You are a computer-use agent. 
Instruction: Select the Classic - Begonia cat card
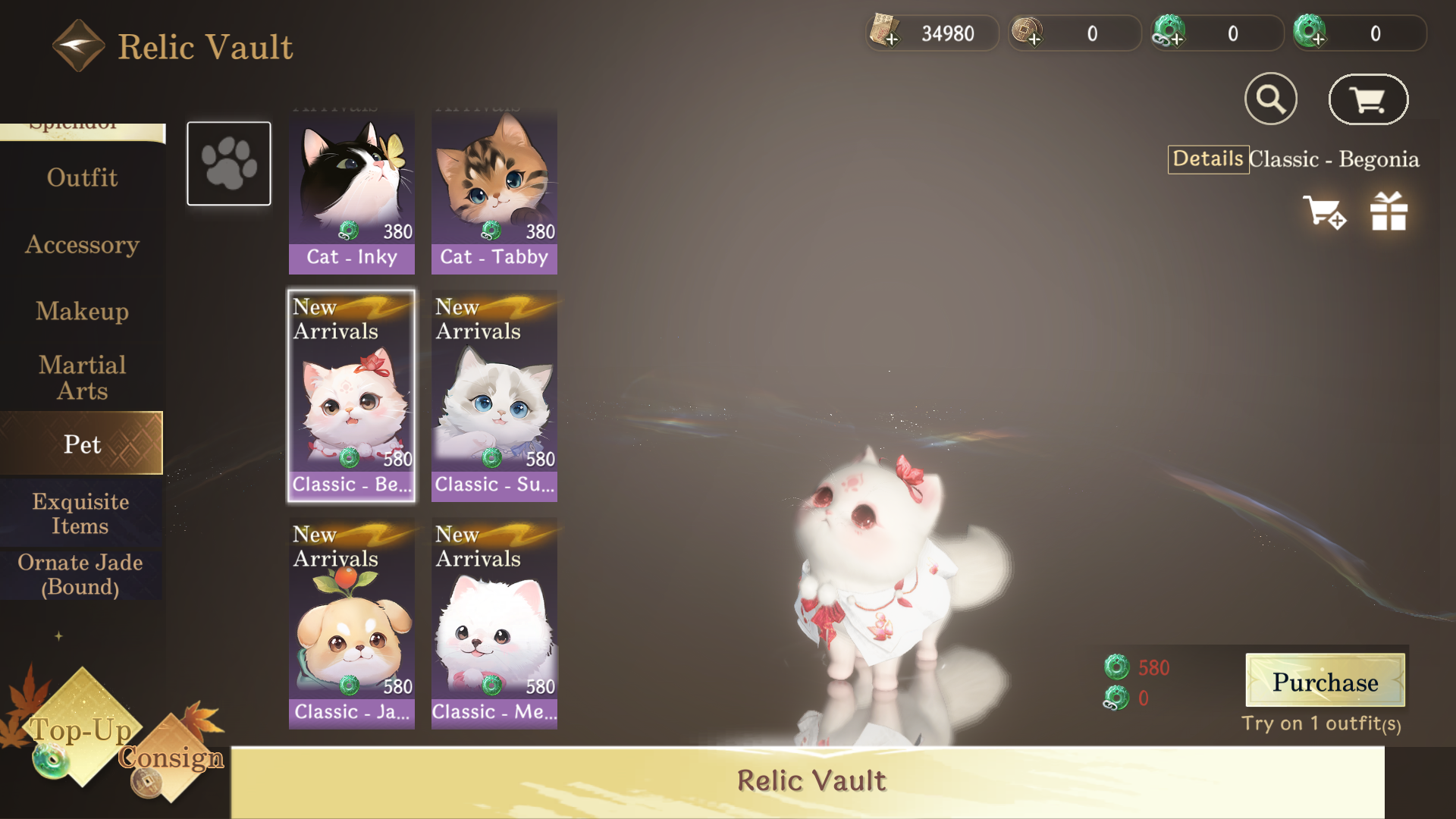point(351,395)
